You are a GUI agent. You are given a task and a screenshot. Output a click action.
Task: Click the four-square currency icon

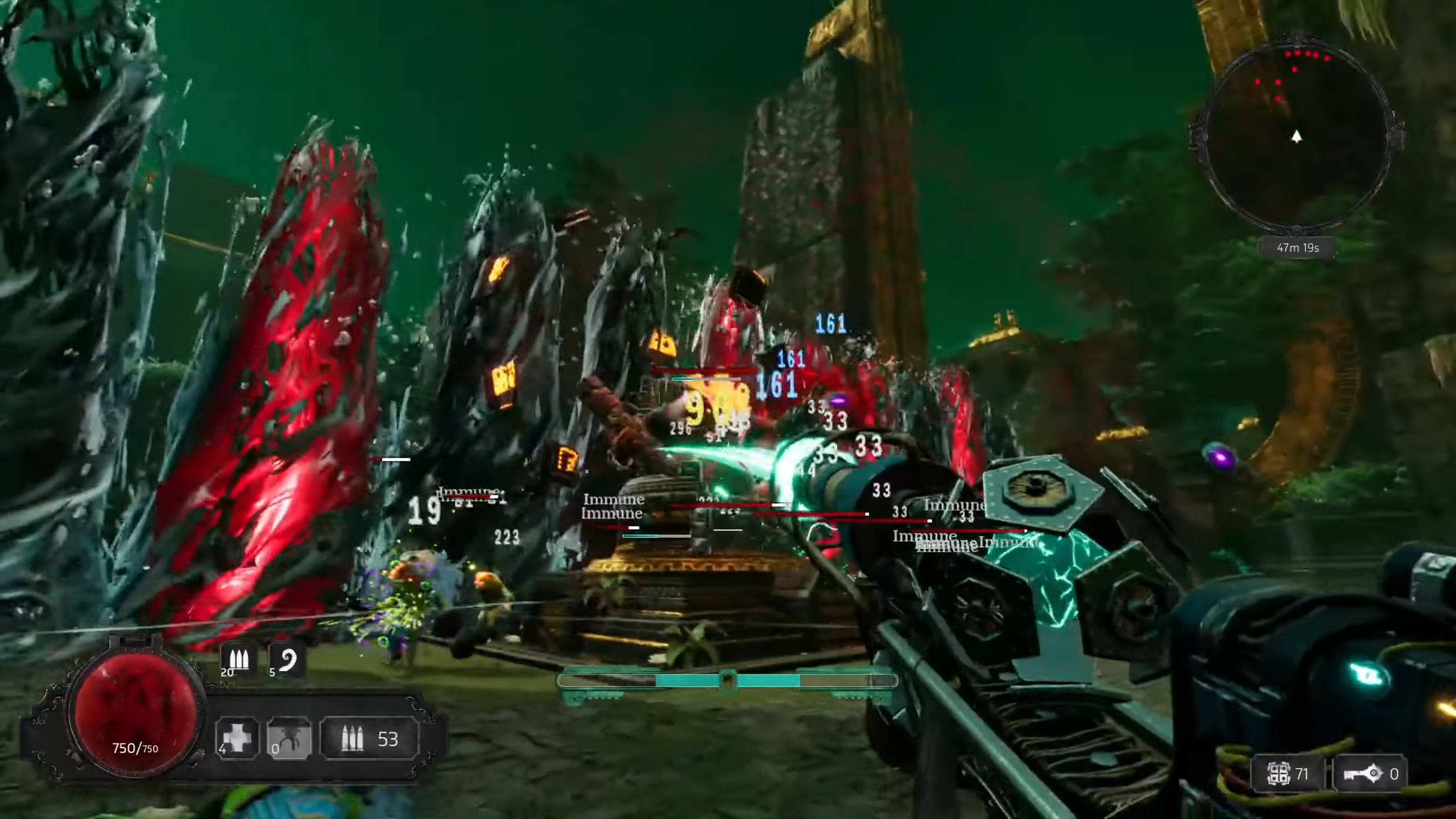(x=1278, y=773)
